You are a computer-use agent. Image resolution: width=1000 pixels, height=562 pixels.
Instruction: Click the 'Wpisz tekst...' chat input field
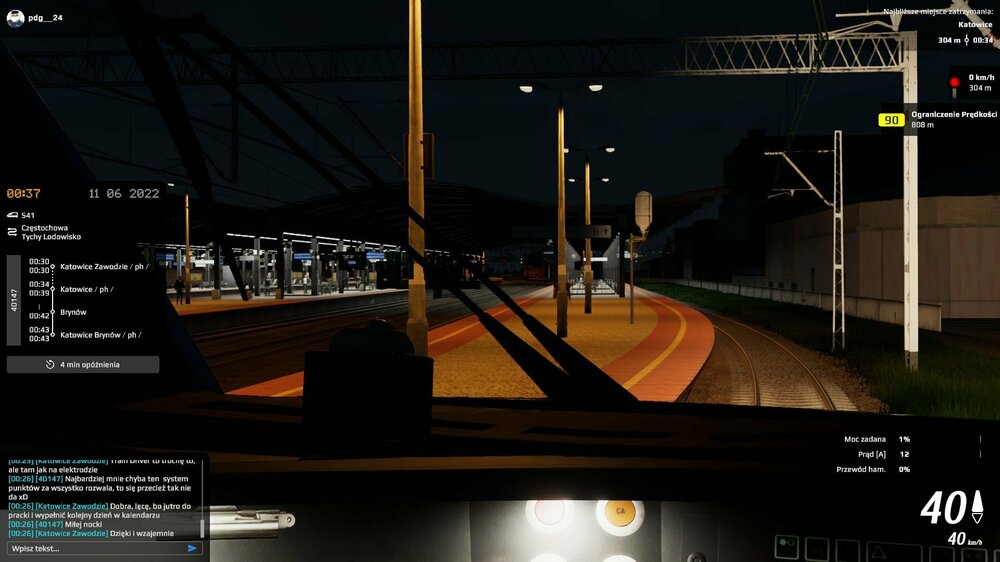point(95,548)
